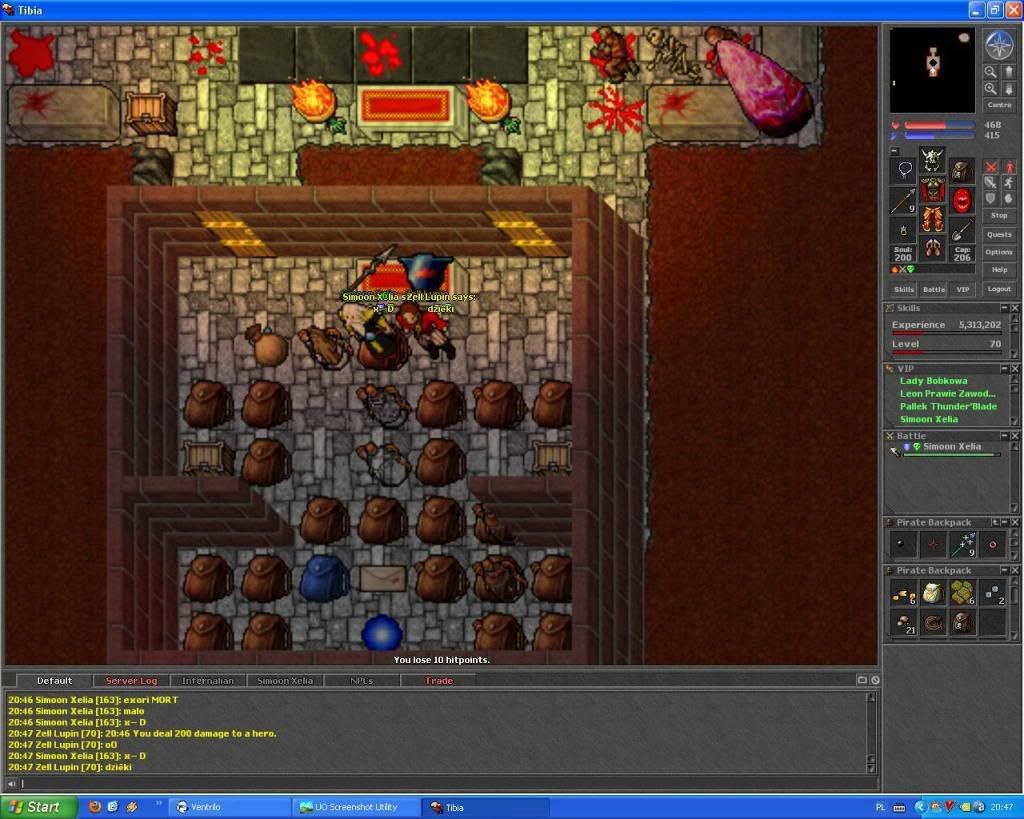Toggle the VIP list button
Image resolution: width=1024 pixels, height=819 pixels.
962,289
